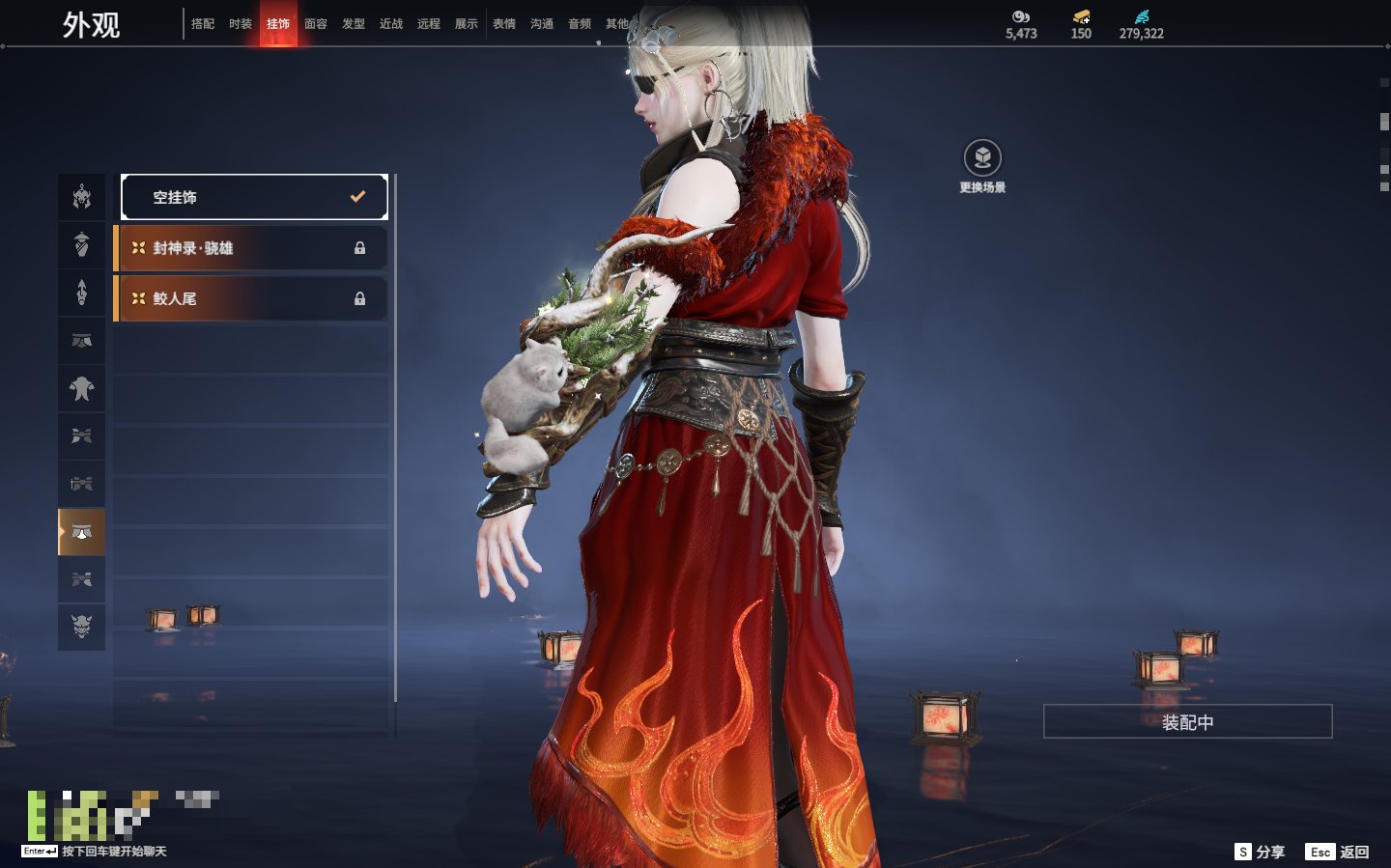
Task: Select the highlighted 挂饰 tab
Action: (278, 24)
